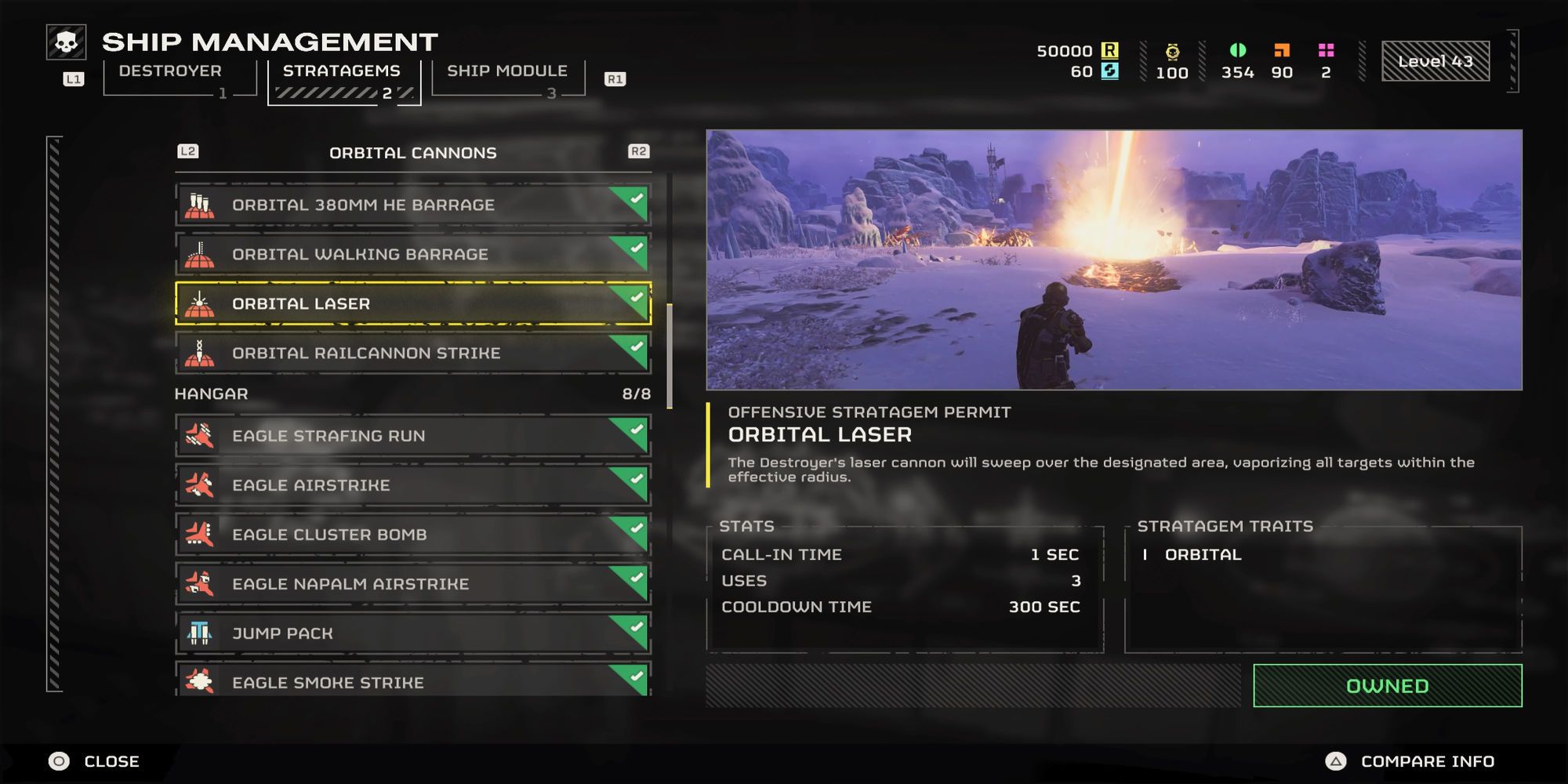Screen dimensions: 1568x784
Task: Show the Compare Info view
Action: [x=1410, y=761]
